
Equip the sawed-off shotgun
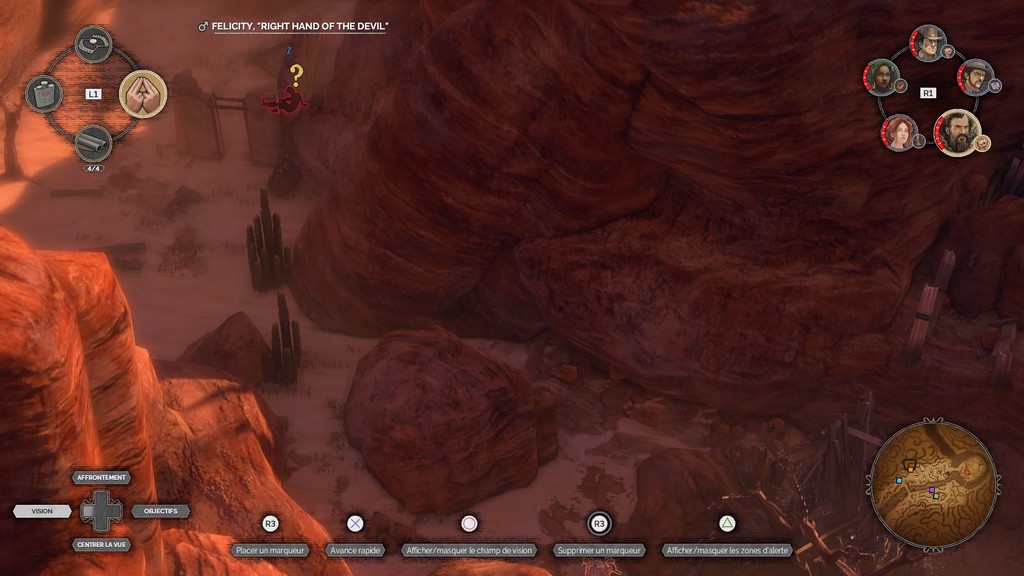(x=93, y=143)
